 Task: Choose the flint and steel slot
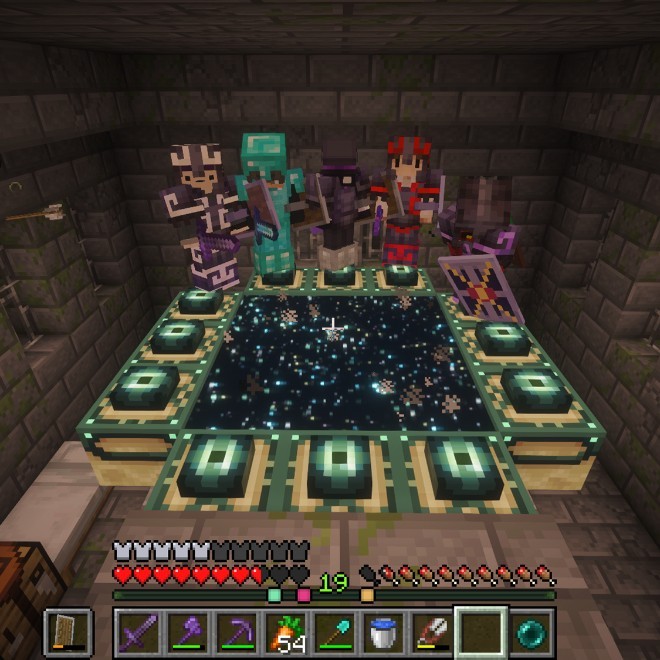[432, 632]
